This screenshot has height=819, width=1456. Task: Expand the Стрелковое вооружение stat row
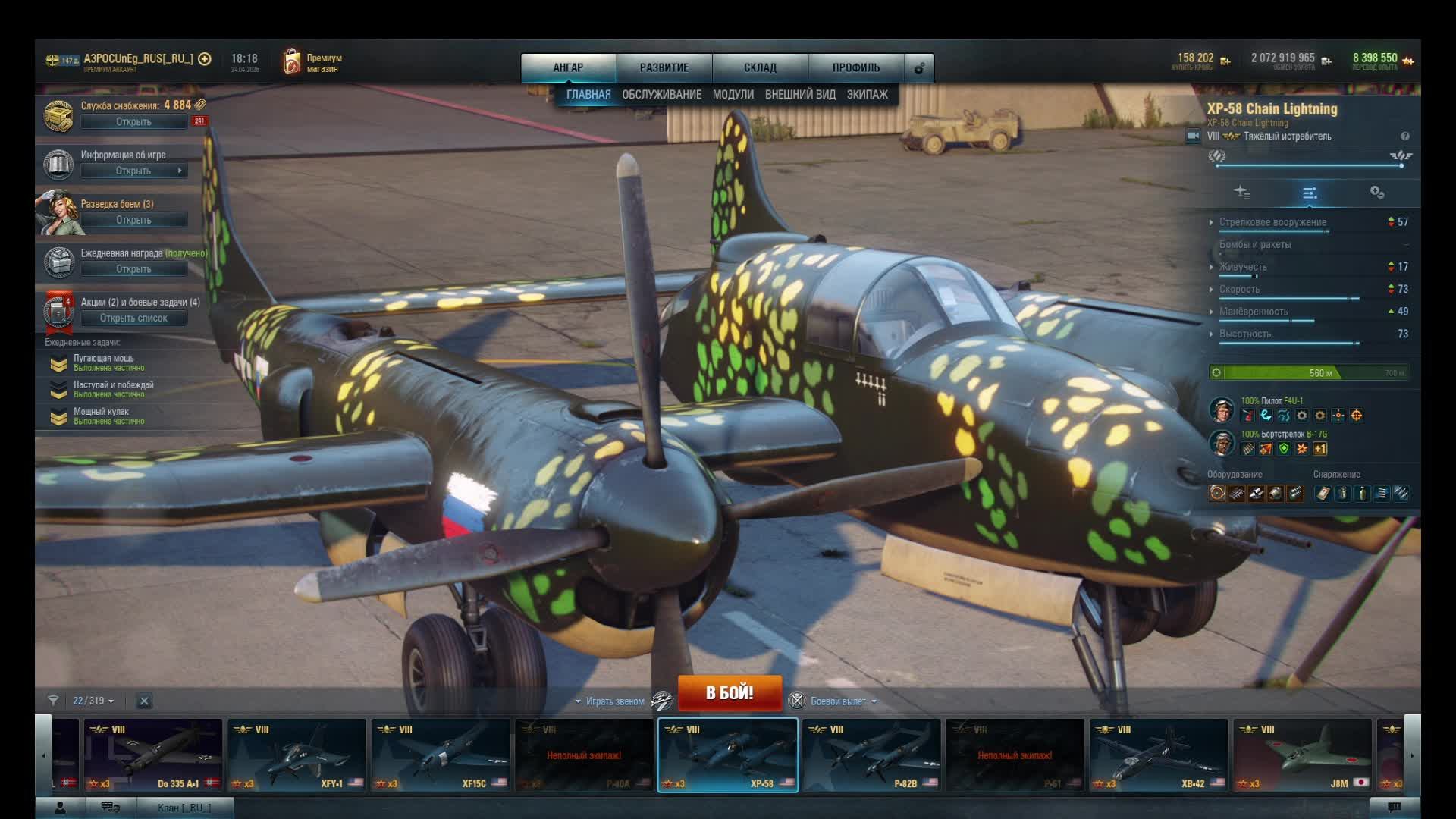pyautogui.click(x=1272, y=222)
